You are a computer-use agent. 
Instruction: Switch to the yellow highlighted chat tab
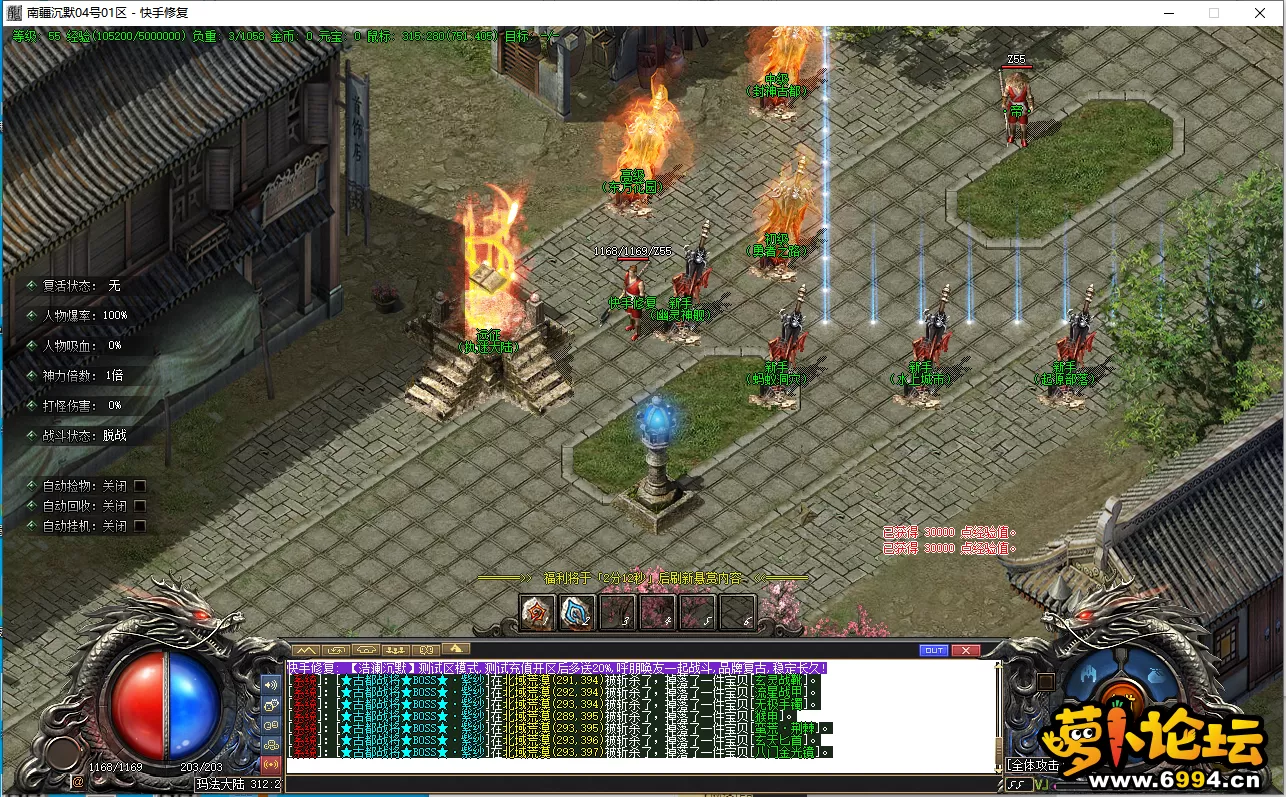pyautogui.click(x=456, y=650)
